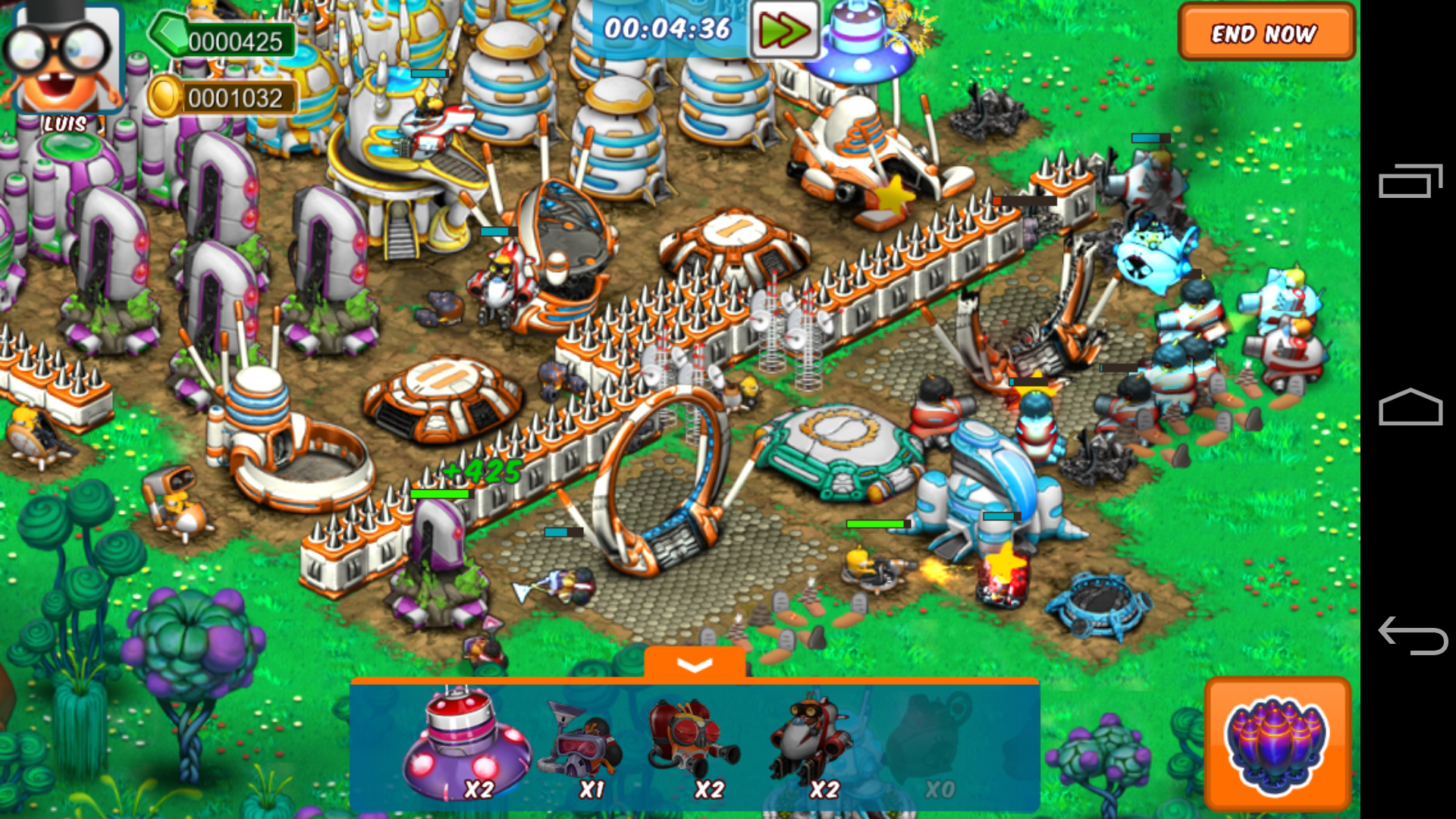
Task: Activate the purple egg cluster special ability
Action: point(1277,745)
